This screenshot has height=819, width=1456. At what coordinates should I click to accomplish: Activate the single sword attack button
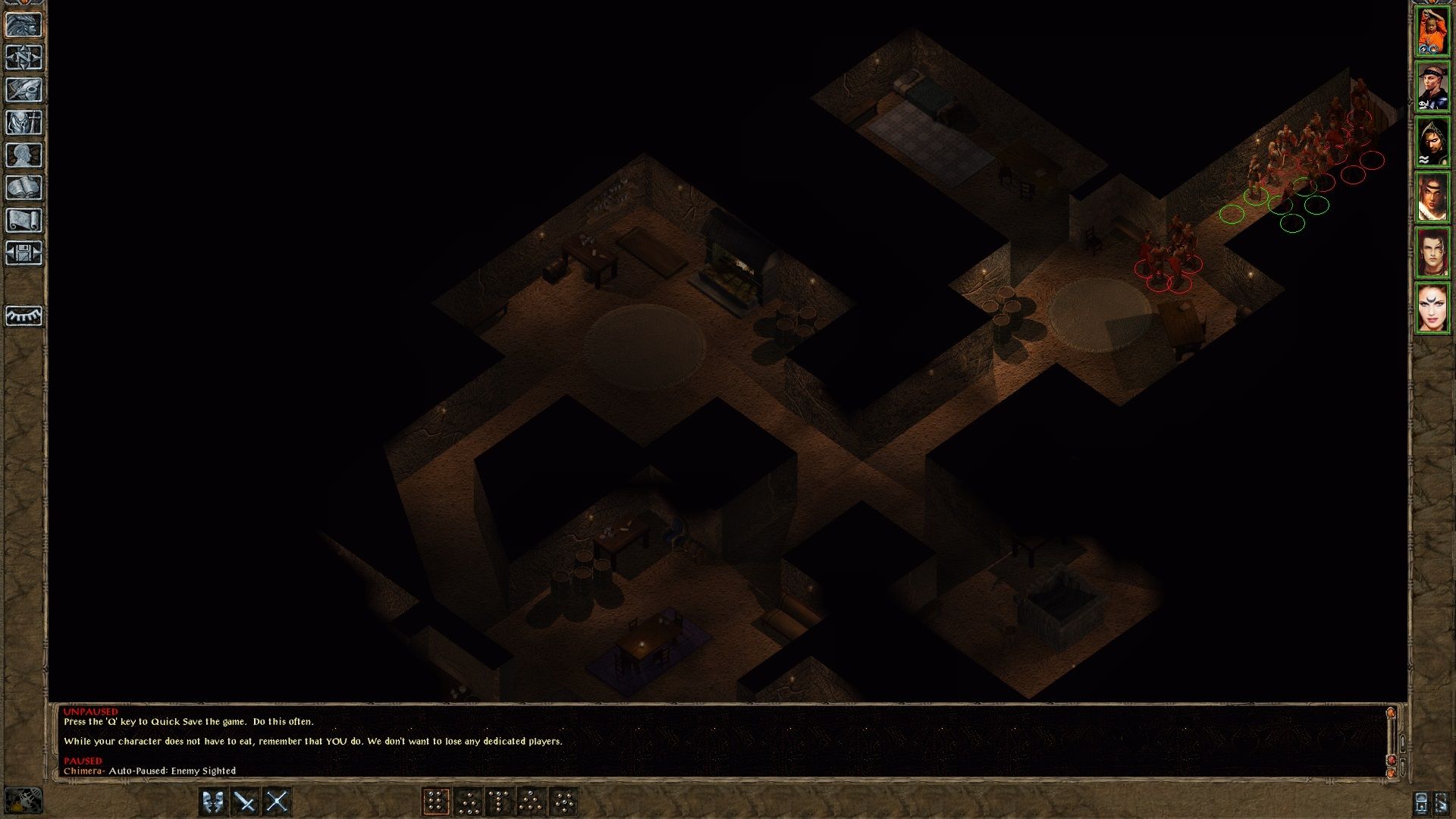coord(245,802)
